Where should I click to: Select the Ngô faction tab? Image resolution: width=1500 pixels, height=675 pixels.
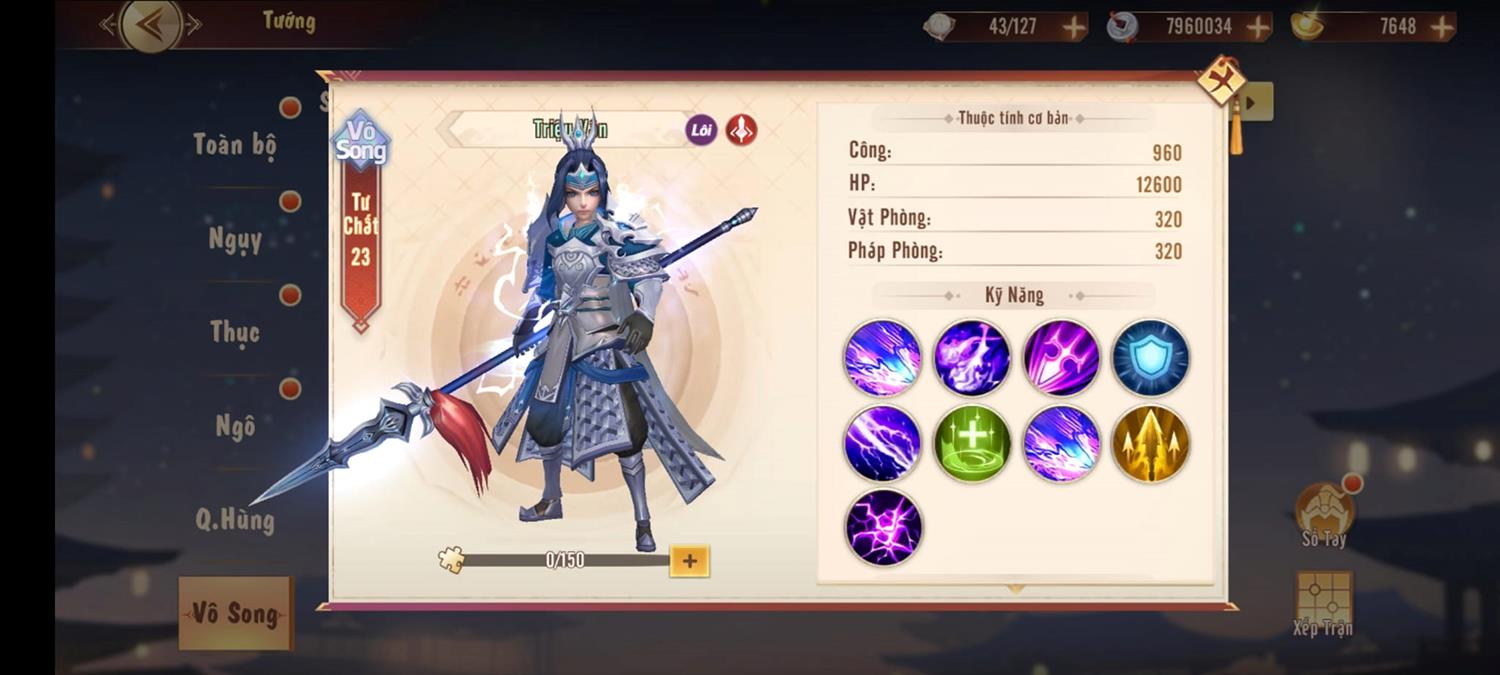[235, 426]
